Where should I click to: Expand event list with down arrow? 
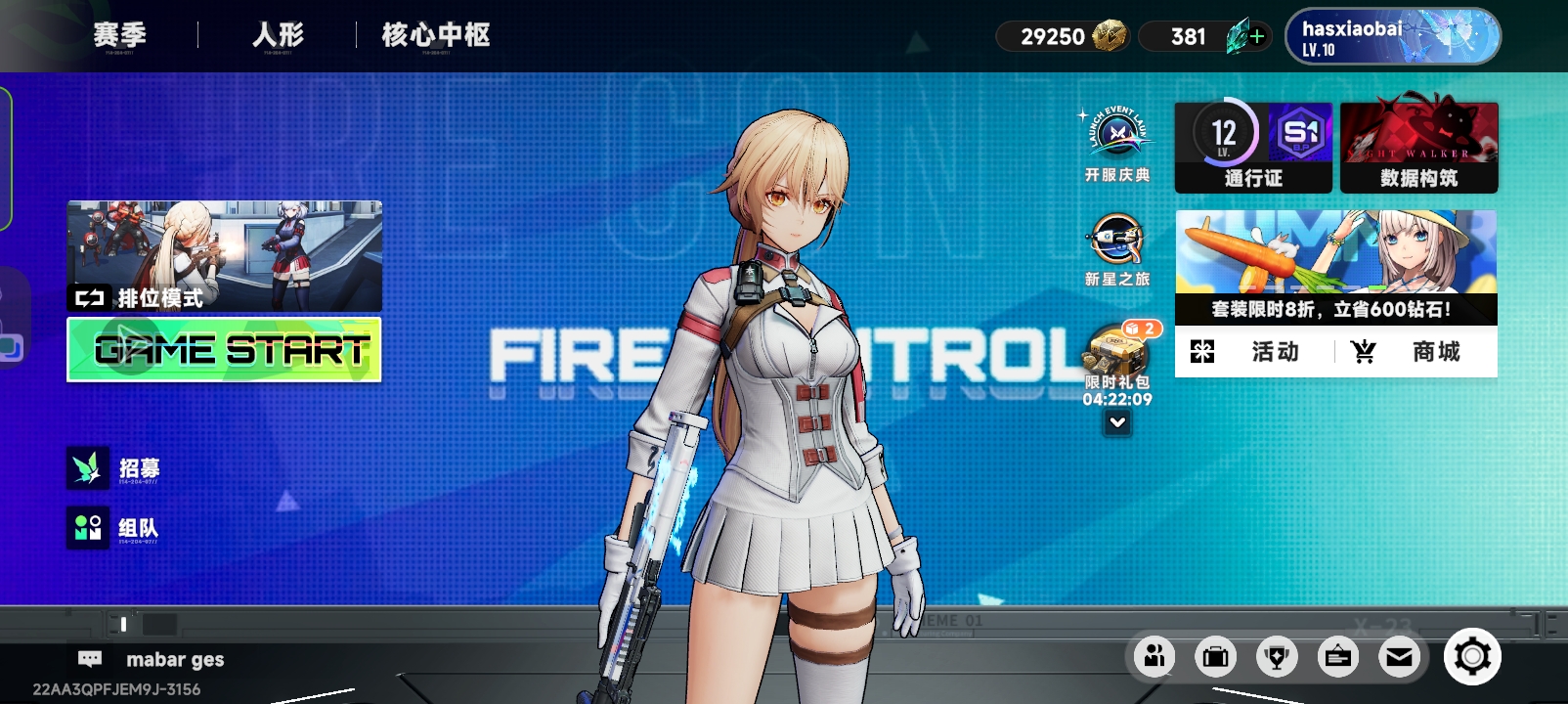[1117, 423]
